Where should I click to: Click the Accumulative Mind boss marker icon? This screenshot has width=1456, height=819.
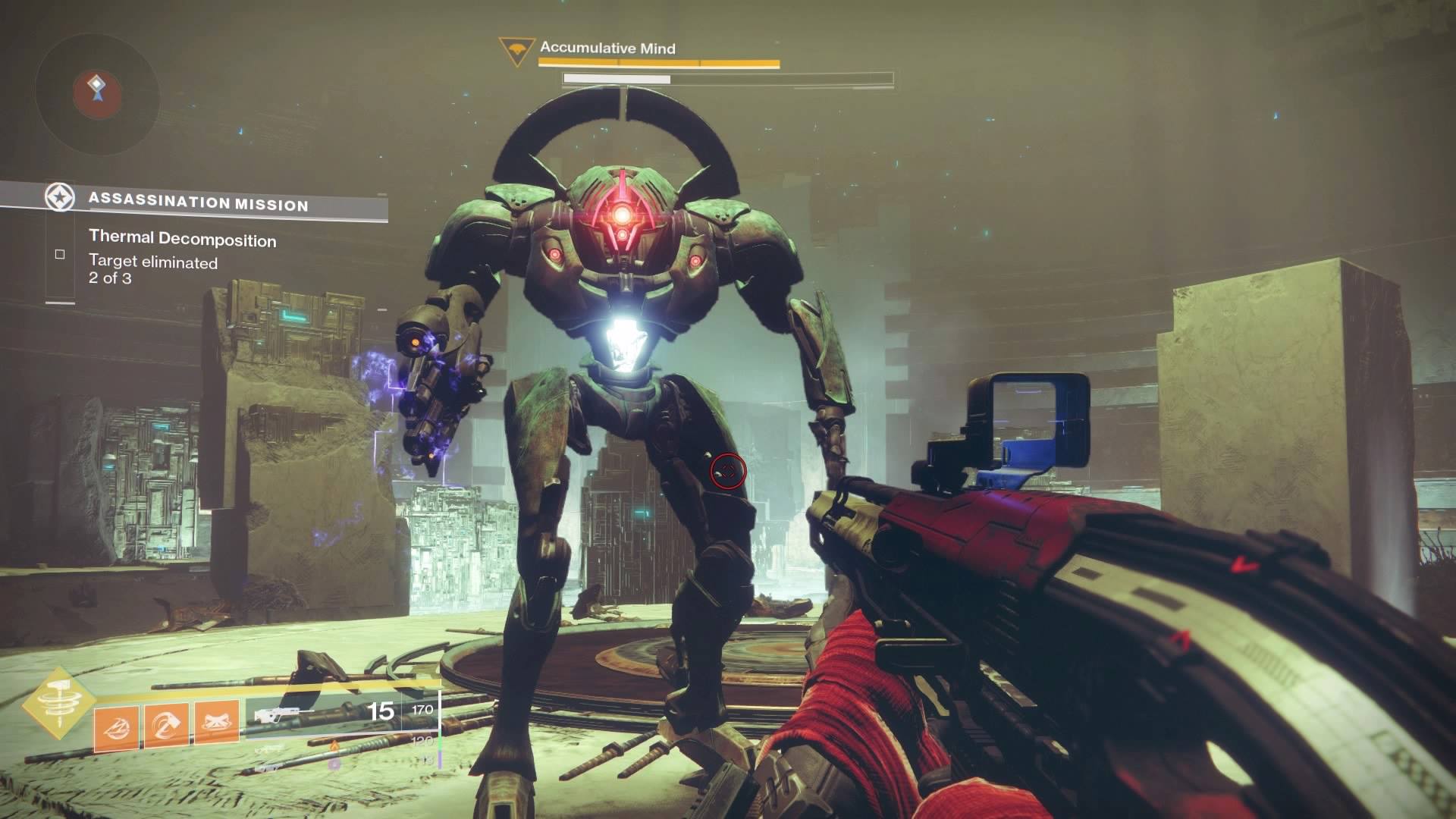click(x=517, y=51)
